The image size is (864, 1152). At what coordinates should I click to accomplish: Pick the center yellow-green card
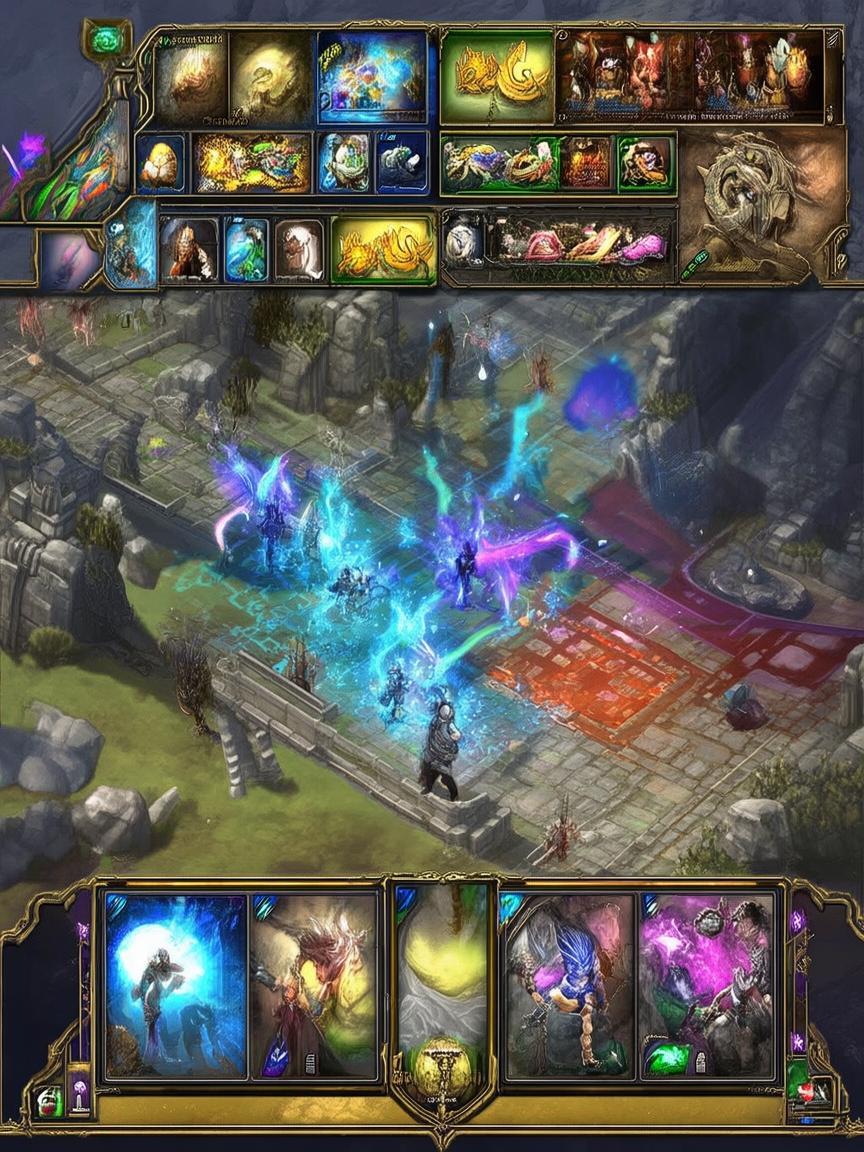tap(442, 960)
